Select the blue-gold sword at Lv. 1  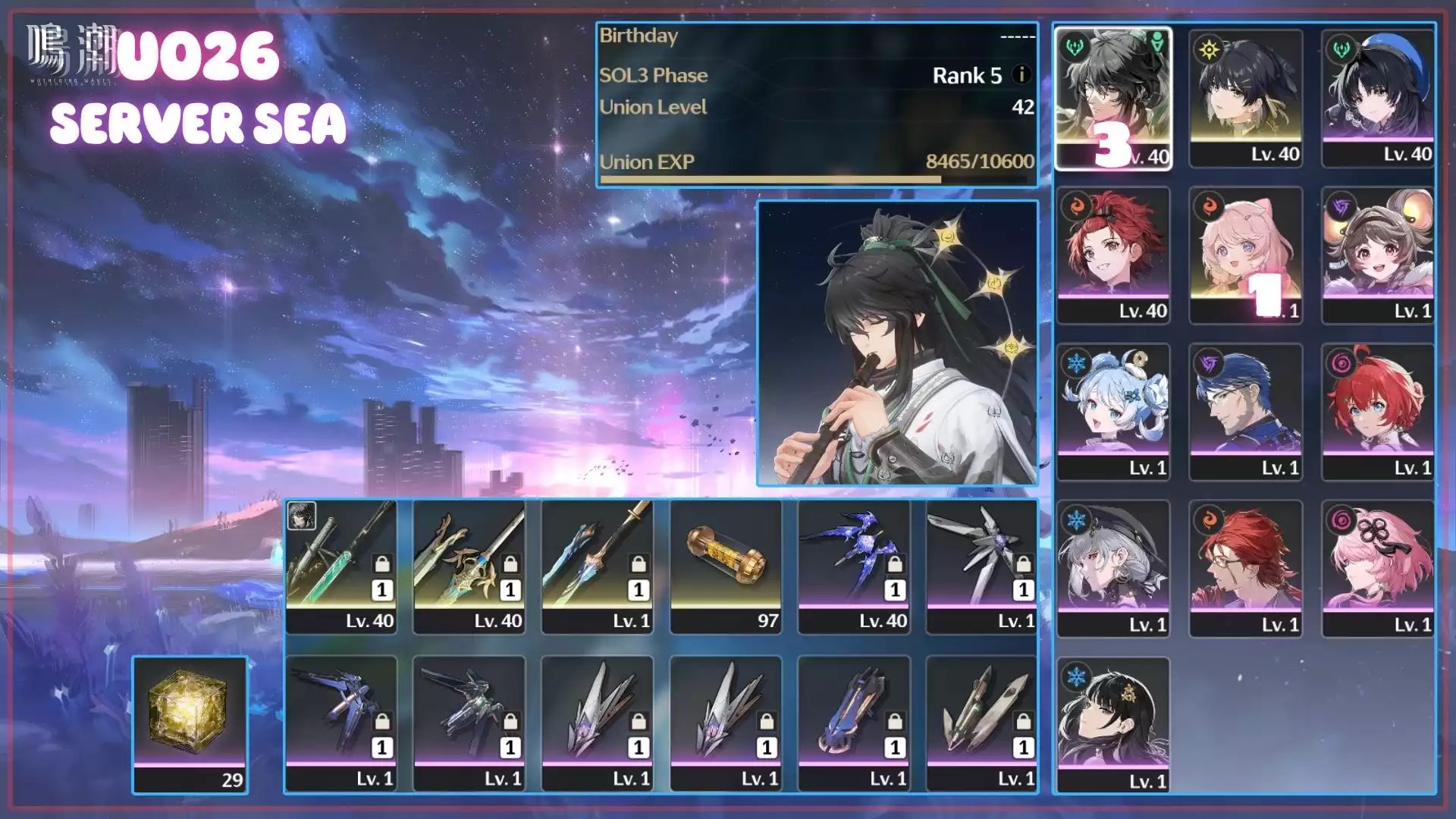(598, 565)
